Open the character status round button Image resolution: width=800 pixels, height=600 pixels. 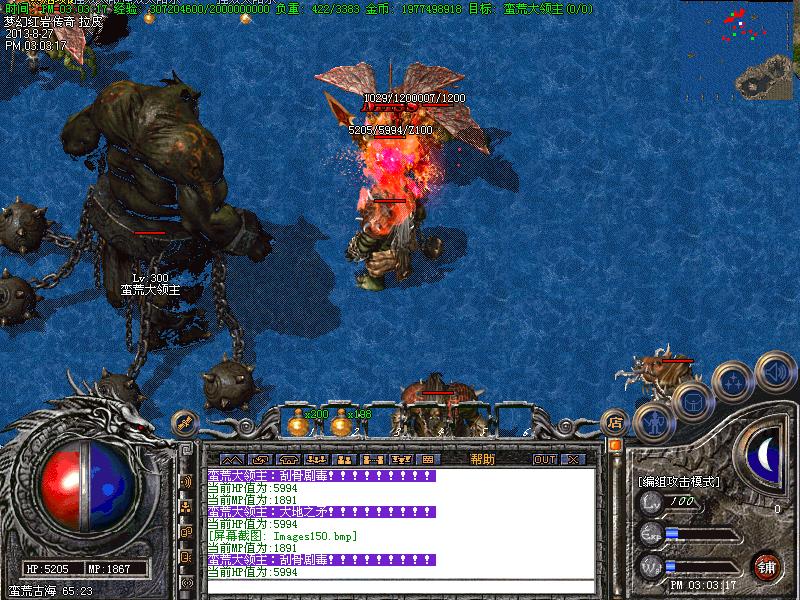(x=654, y=420)
